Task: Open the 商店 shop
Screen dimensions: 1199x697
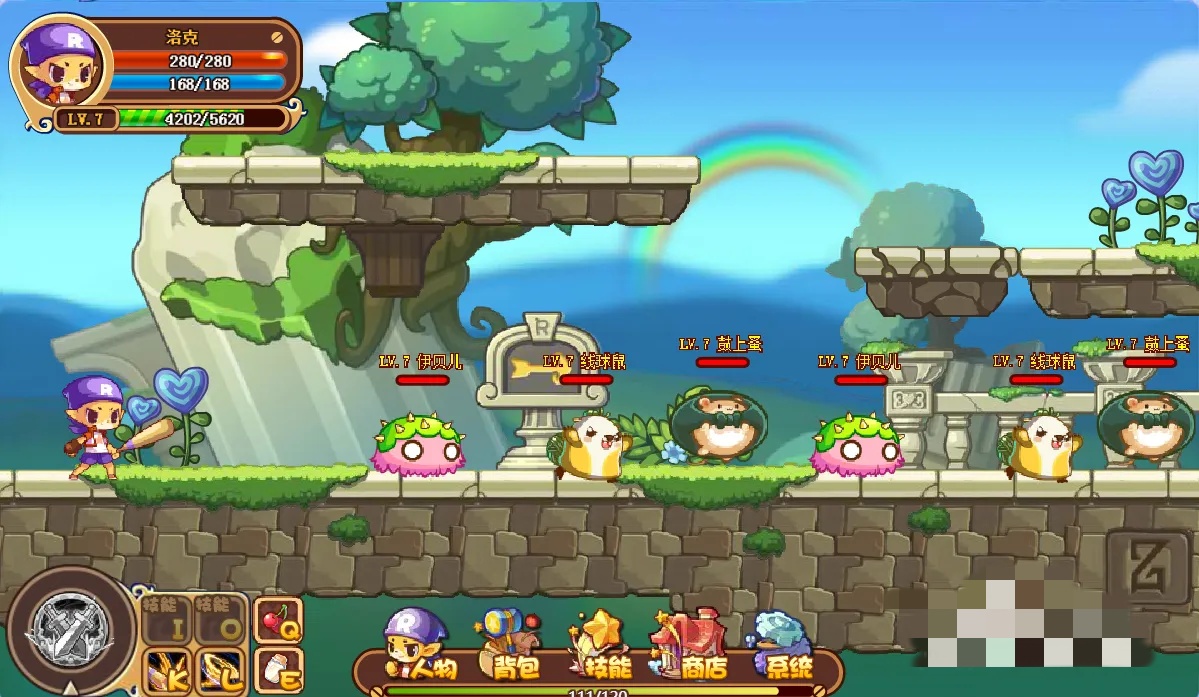Action: [x=688, y=646]
